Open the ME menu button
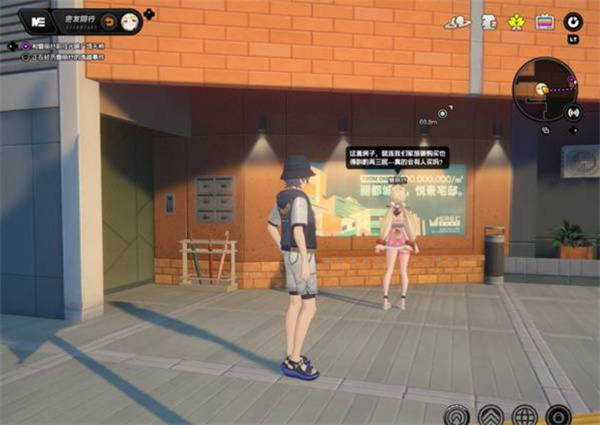 pyautogui.click(x=40, y=20)
